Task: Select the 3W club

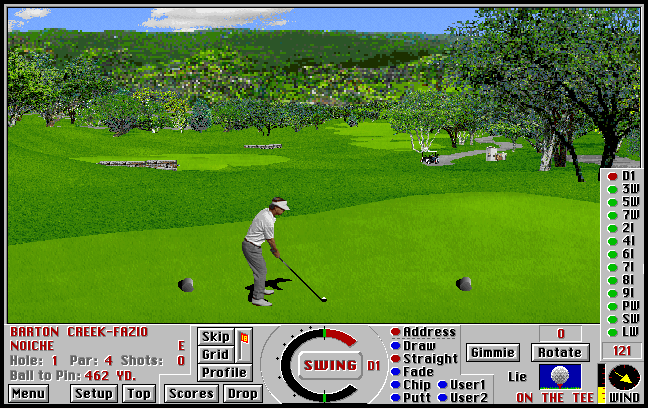Action: 630,189
